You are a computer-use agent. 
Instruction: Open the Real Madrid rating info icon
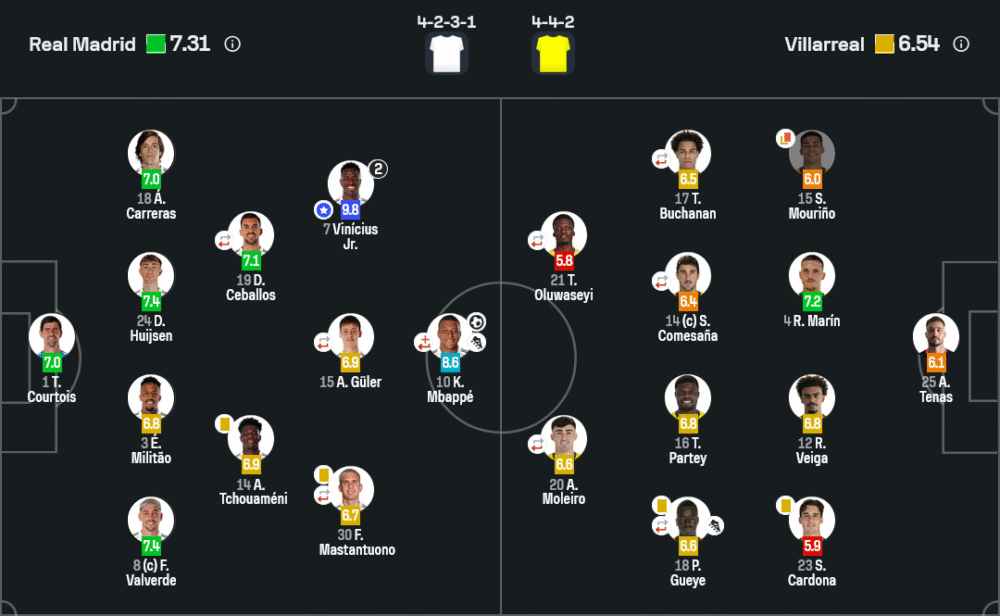pos(233,44)
